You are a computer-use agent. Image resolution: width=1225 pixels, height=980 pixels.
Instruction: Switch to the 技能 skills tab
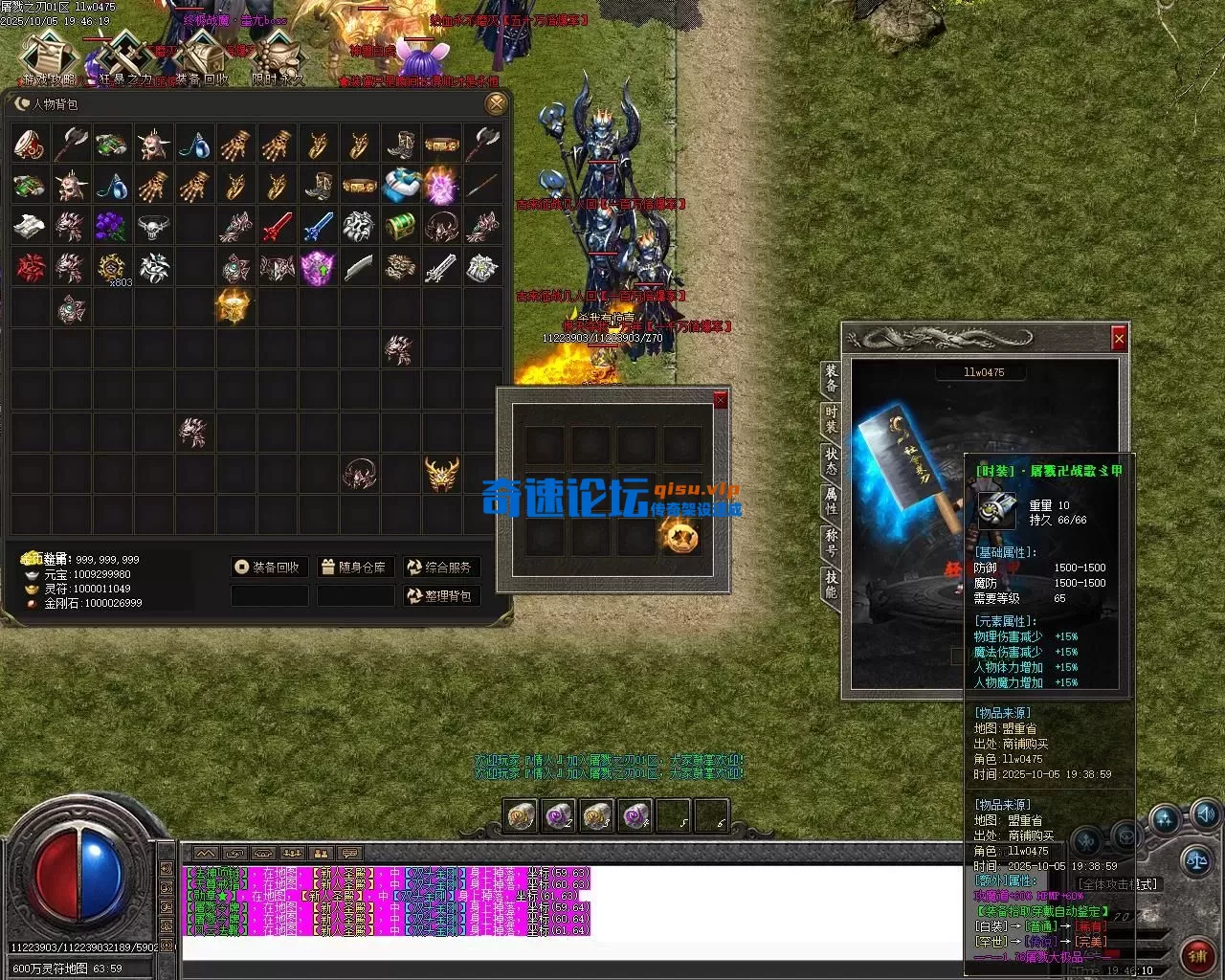(831, 584)
